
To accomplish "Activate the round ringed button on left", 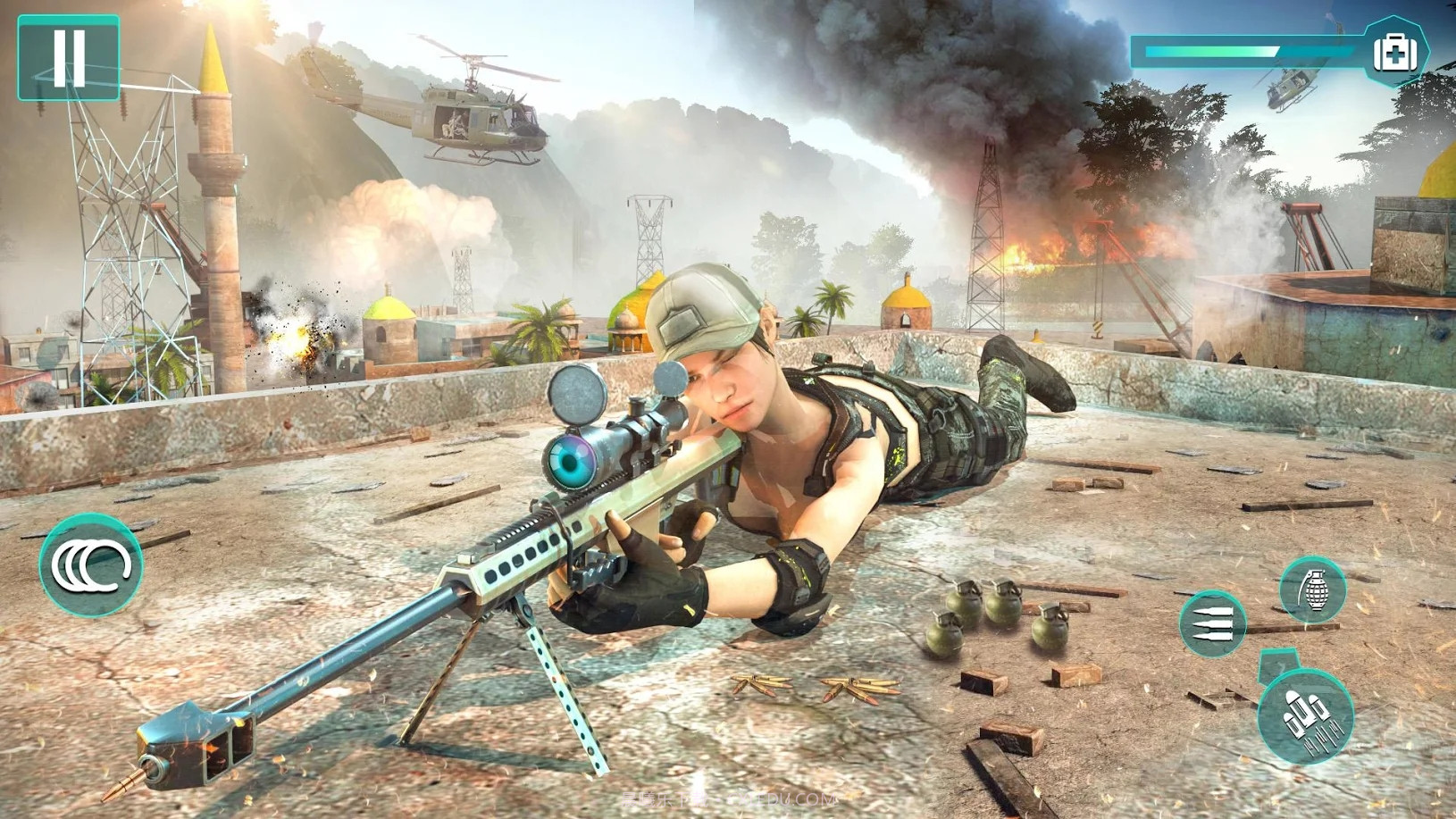I will [x=90, y=564].
